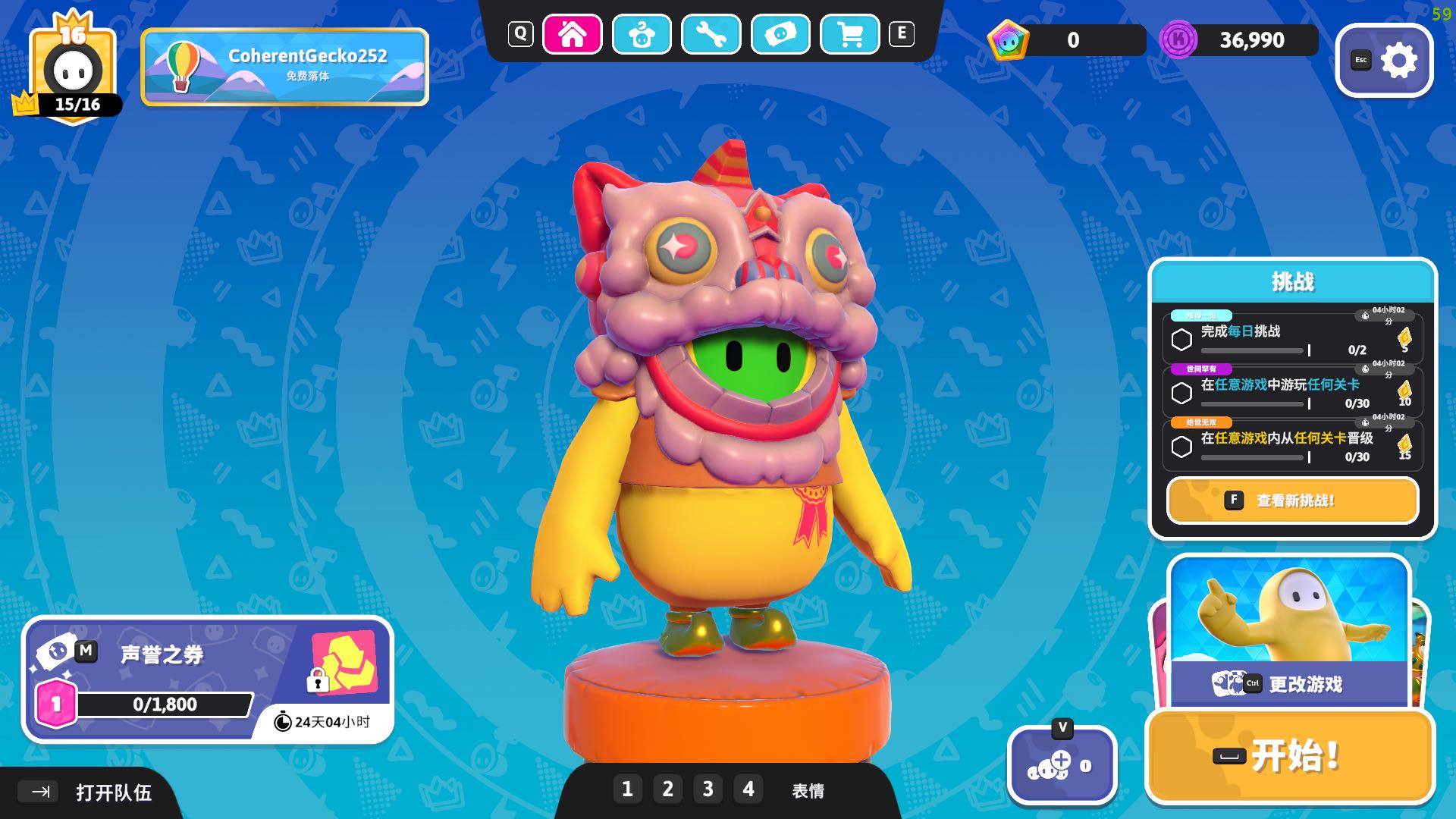Viewport: 1456px width, 819px height.
Task: Go to the ticket pass tab
Action: tap(780, 34)
